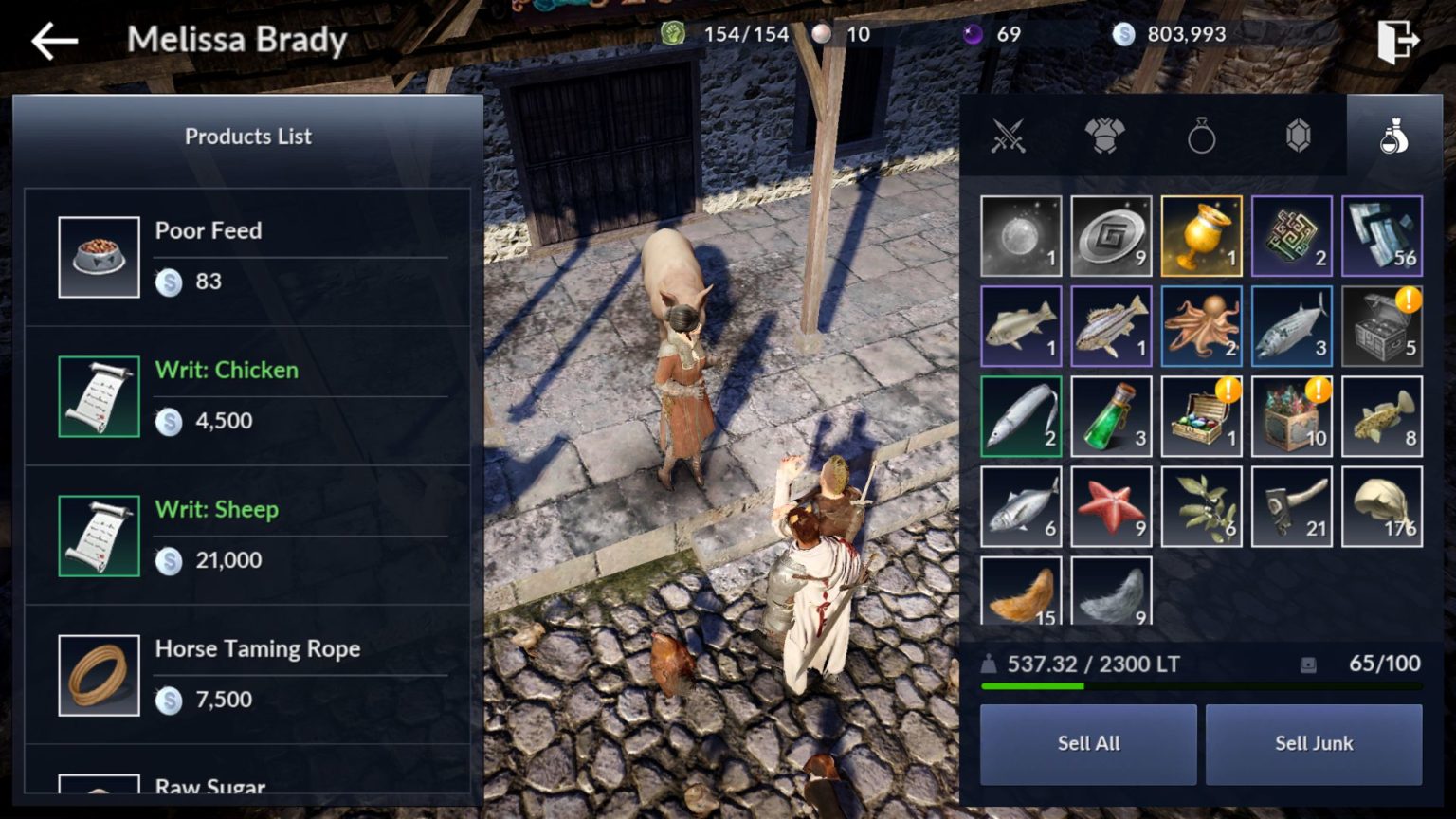Switch to the weapons tab in inventory
This screenshot has height=819, width=1456.
tap(1009, 136)
